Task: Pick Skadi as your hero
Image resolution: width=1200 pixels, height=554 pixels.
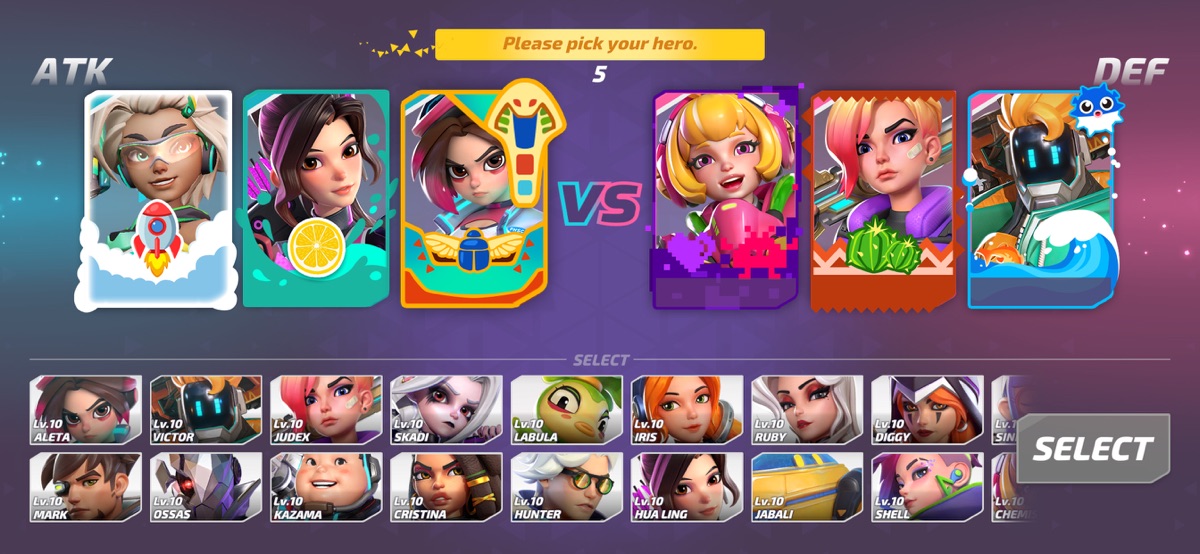Action: tap(446, 410)
